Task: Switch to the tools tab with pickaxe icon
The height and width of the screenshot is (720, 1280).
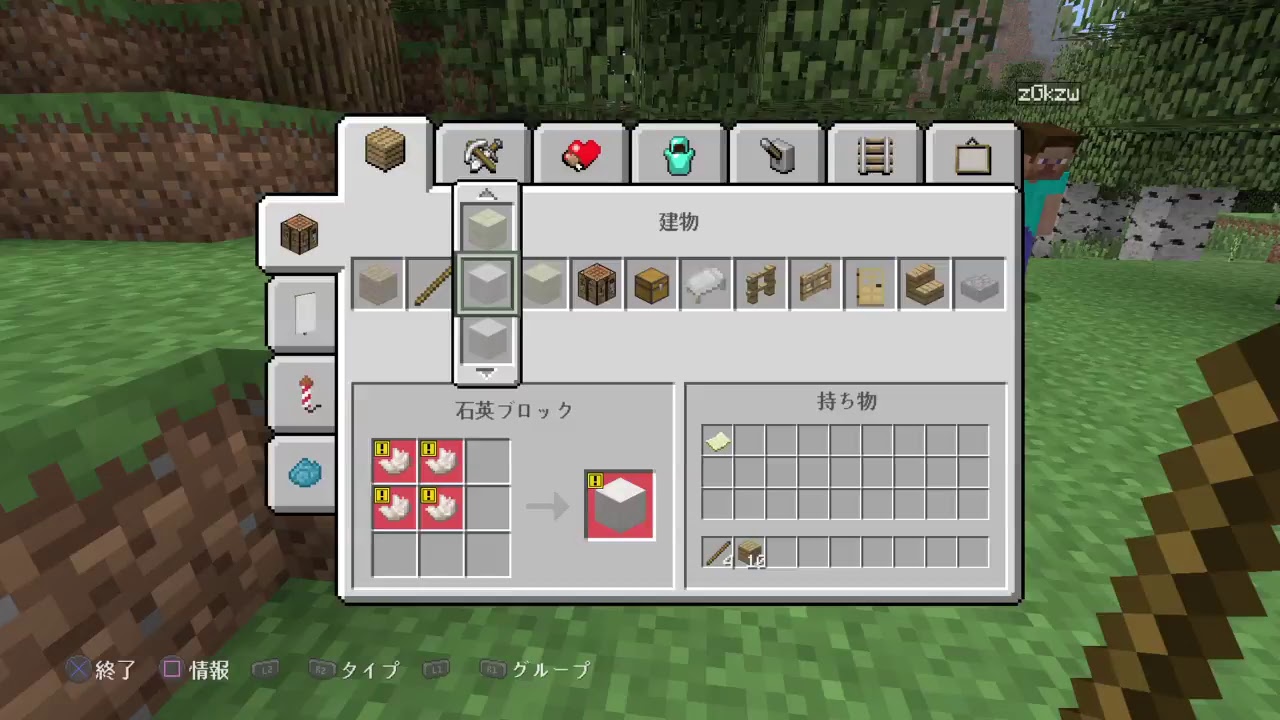Action: (x=482, y=152)
